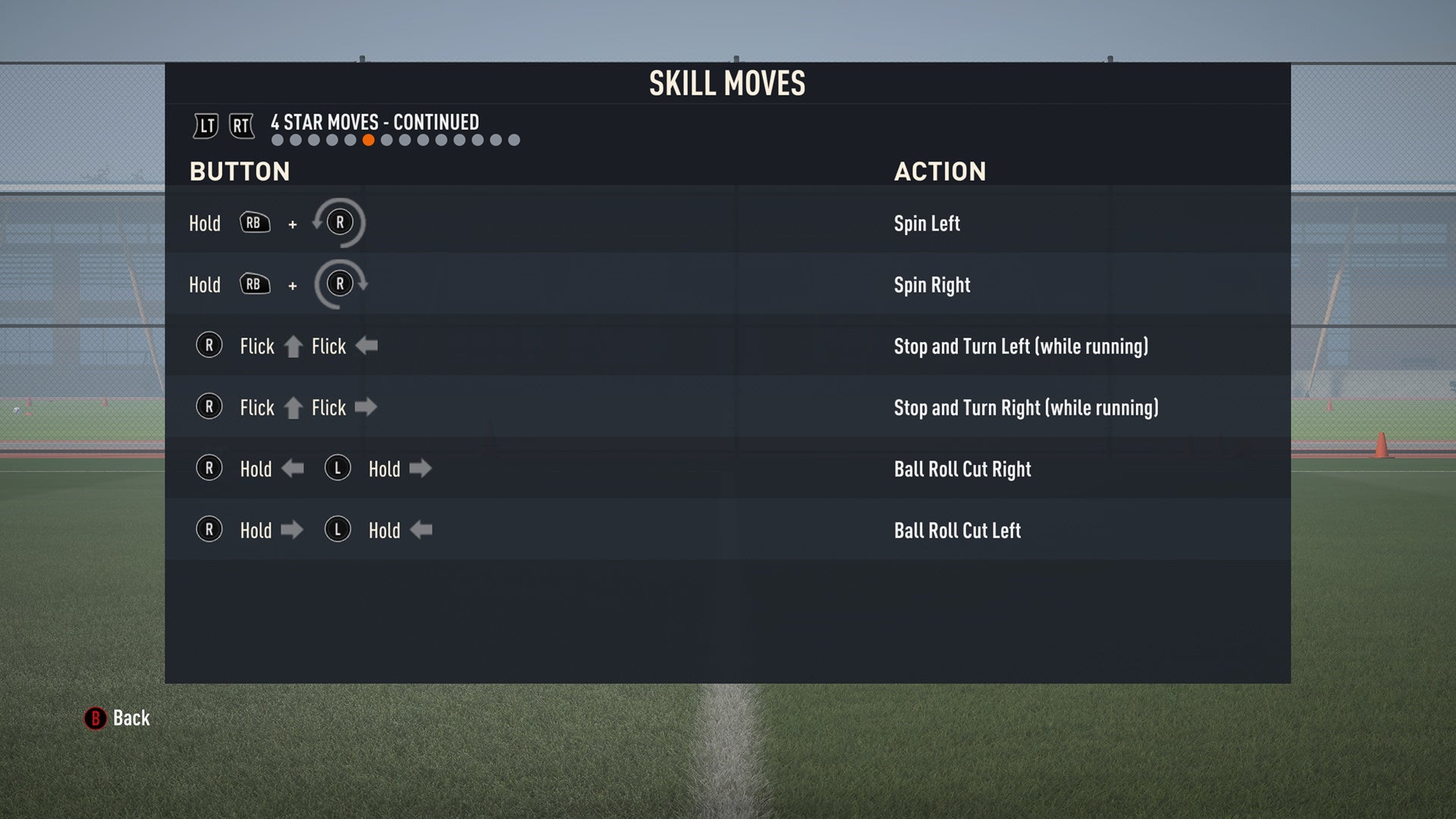Click the R stick icon in Stop and Turn Left row
The image size is (1456, 819).
209,346
